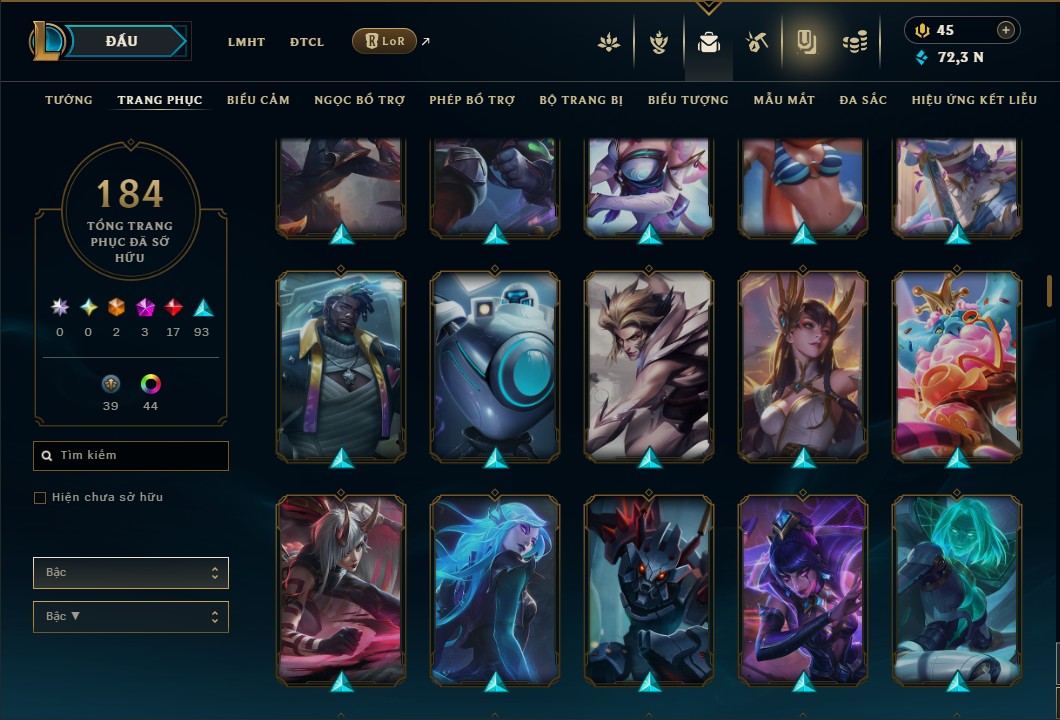Go to the PHÉP BỔ TRỢ tab
Image resolution: width=1060 pixels, height=720 pixels.
(x=472, y=100)
